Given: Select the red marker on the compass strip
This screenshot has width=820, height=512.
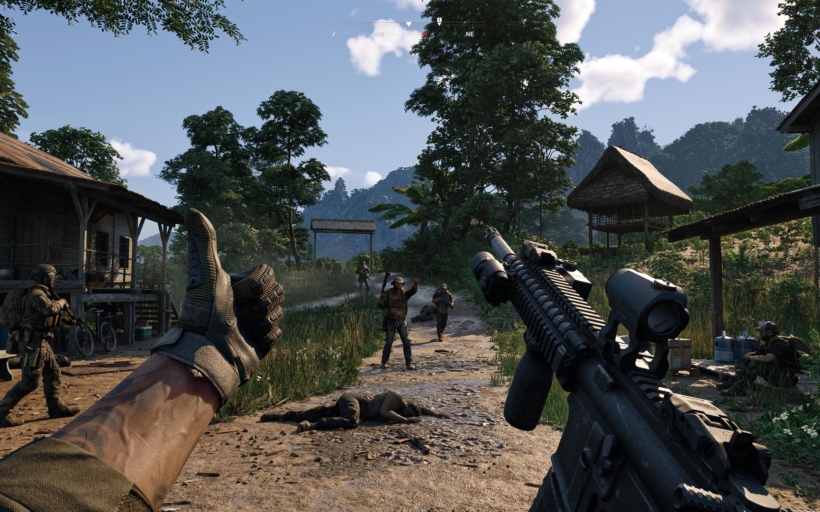Looking at the screenshot, I should coord(425,34).
